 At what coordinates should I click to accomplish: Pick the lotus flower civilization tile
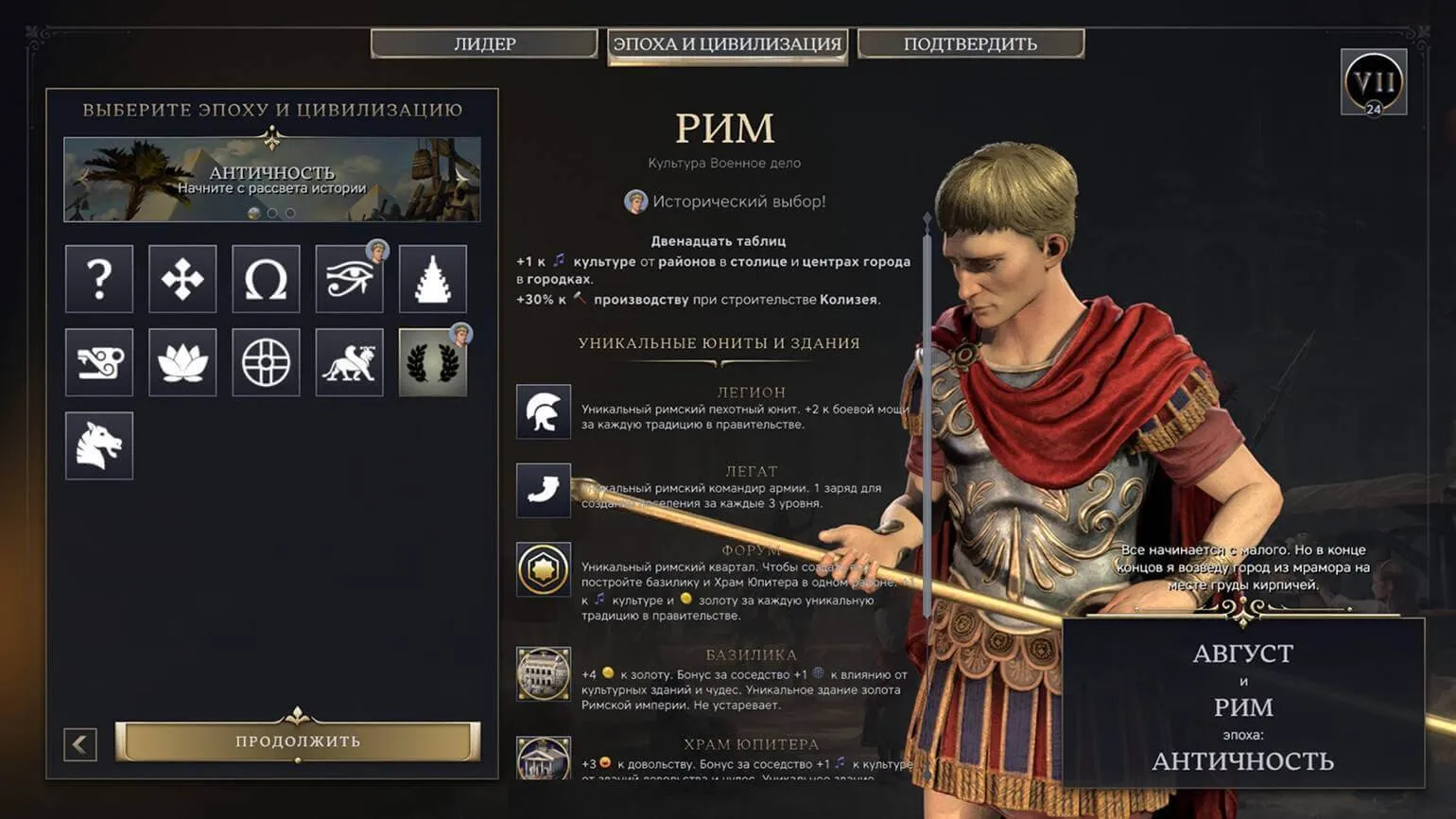182,362
